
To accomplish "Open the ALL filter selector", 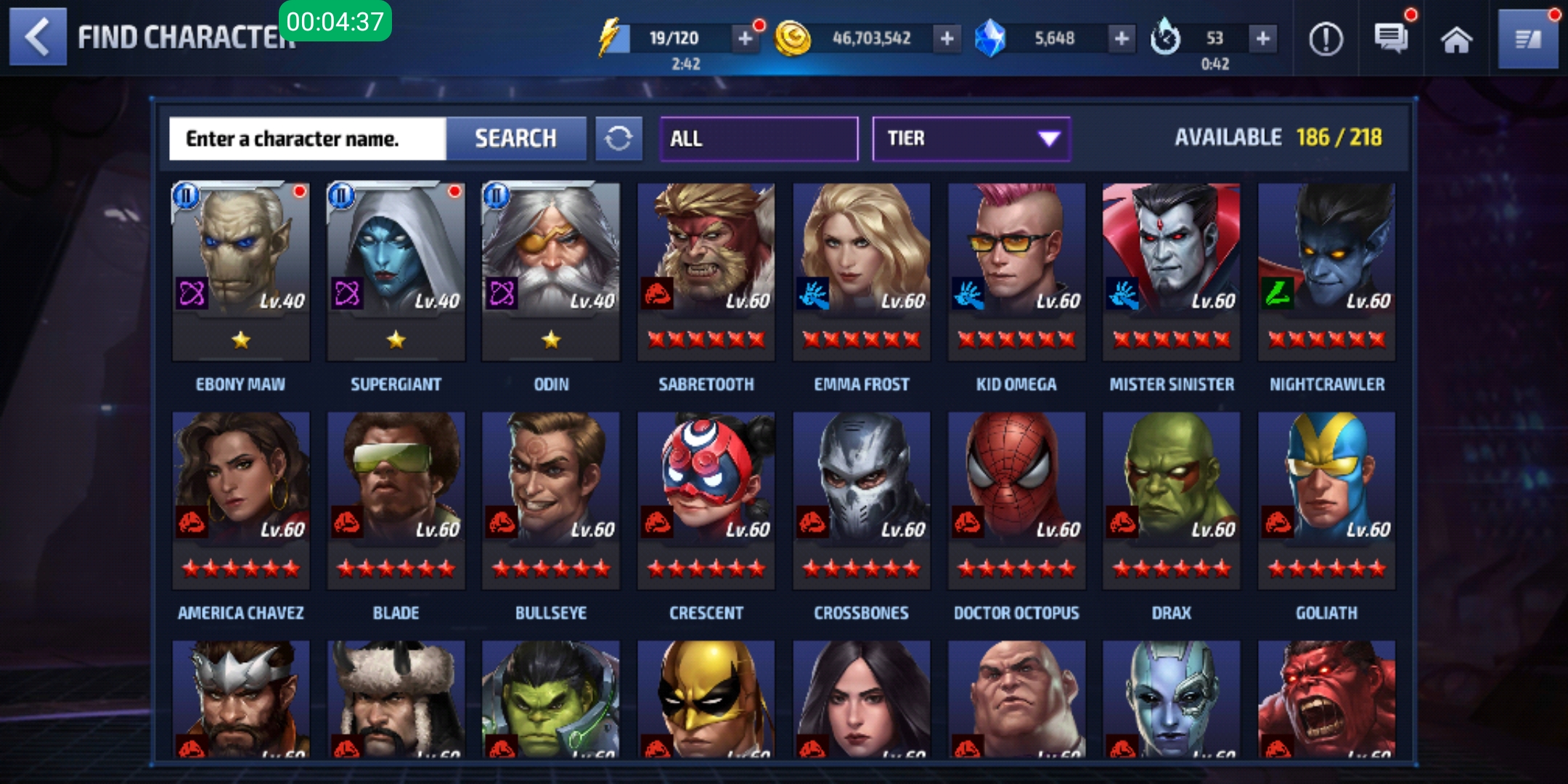I will coord(759,139).
